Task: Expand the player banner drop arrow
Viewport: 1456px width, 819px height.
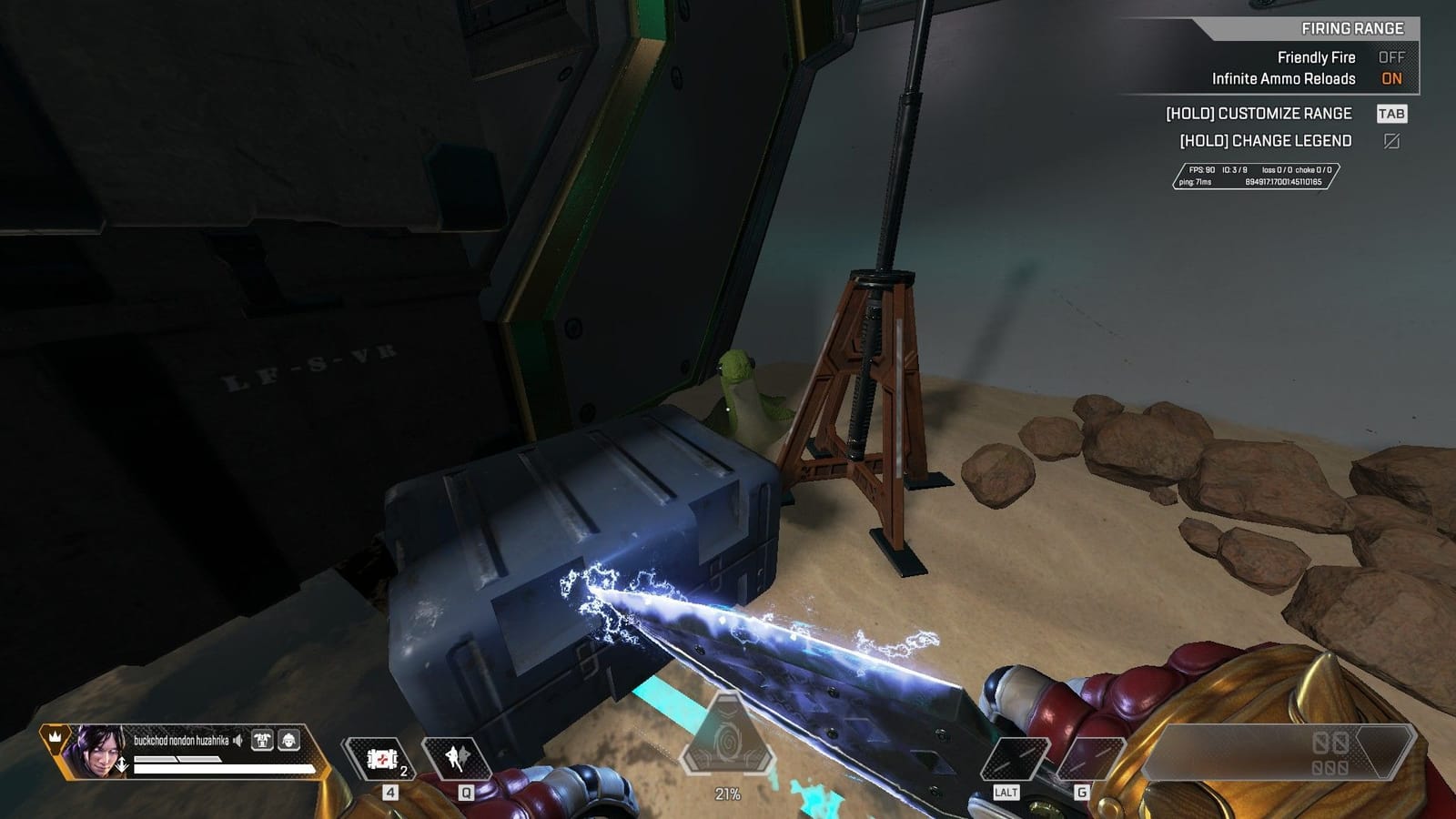Action: click(122, 764)
